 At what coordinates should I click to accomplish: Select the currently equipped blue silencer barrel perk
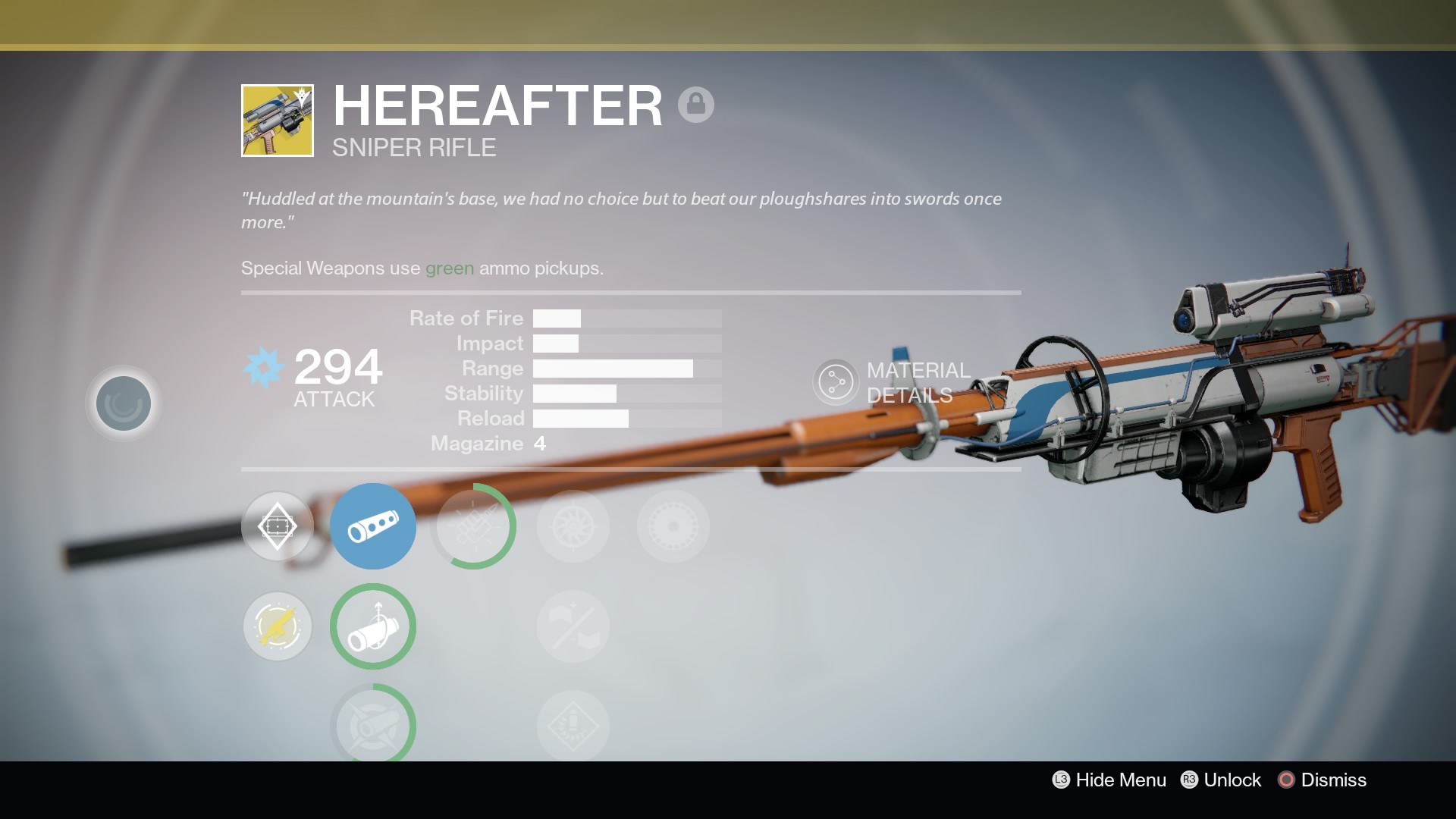tap(372, 526)
